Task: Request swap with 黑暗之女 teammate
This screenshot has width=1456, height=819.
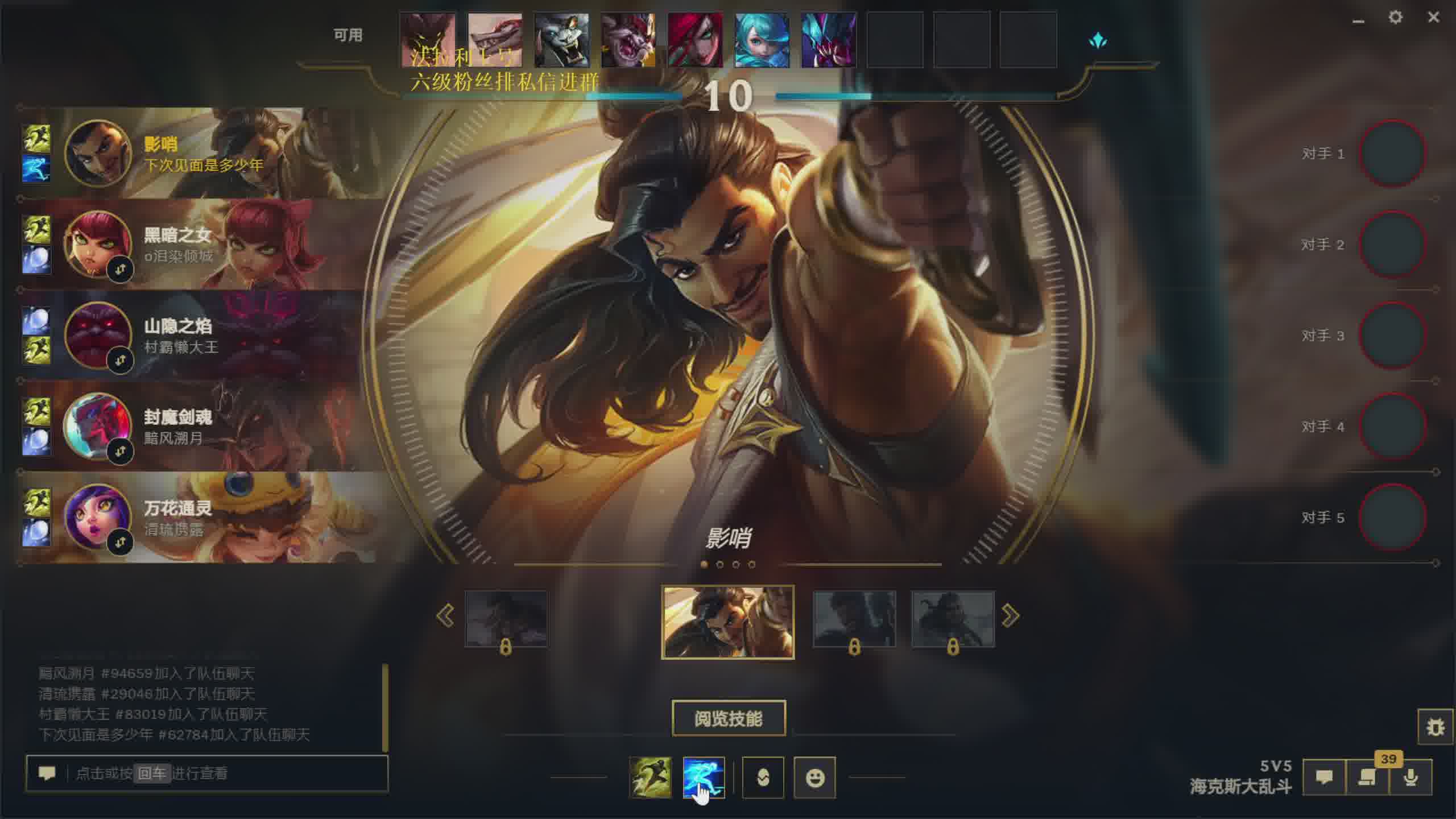Action: click(120, 270)
